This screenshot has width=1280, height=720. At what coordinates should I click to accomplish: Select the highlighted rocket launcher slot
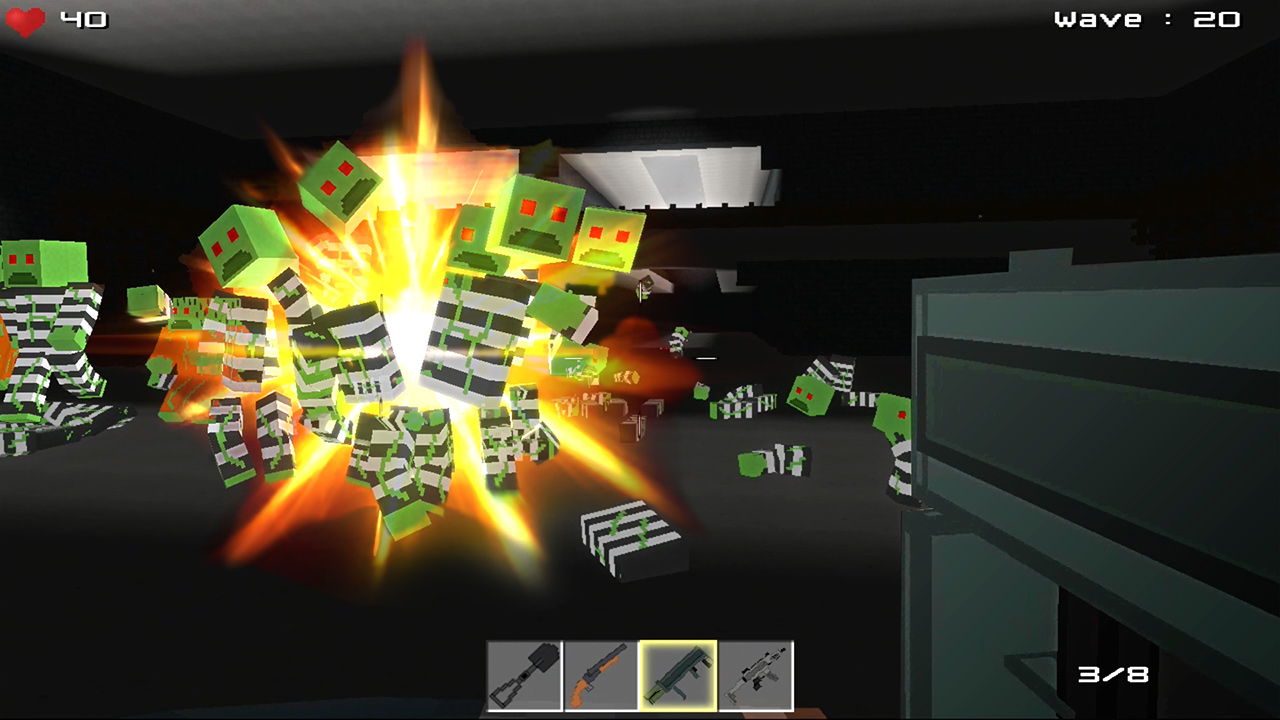pyautogui.click(x=678, y=676)
